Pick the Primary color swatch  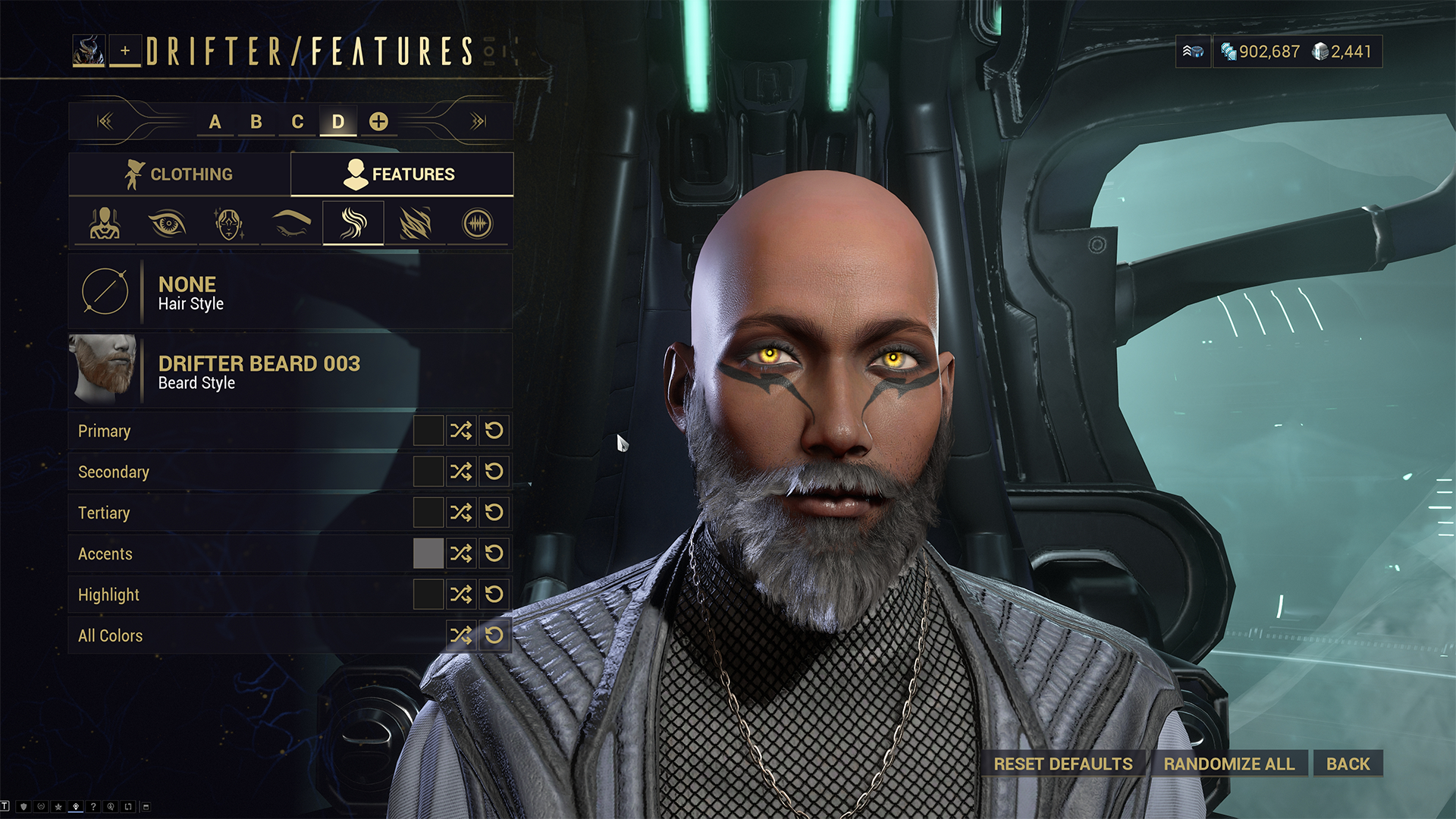(428, 431)
